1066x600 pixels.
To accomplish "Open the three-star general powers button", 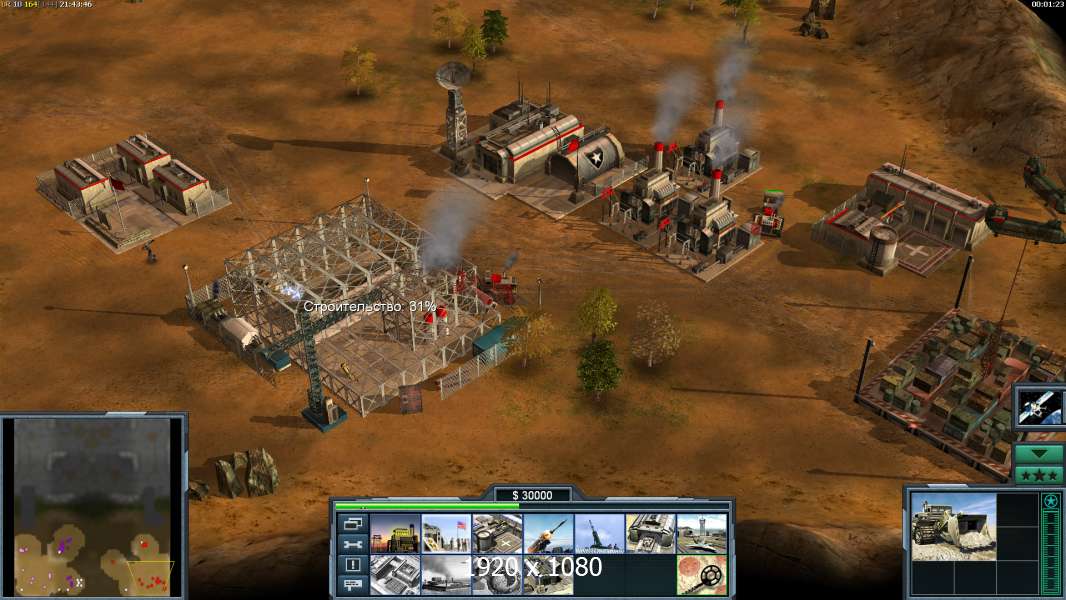I will [1039, 475].
